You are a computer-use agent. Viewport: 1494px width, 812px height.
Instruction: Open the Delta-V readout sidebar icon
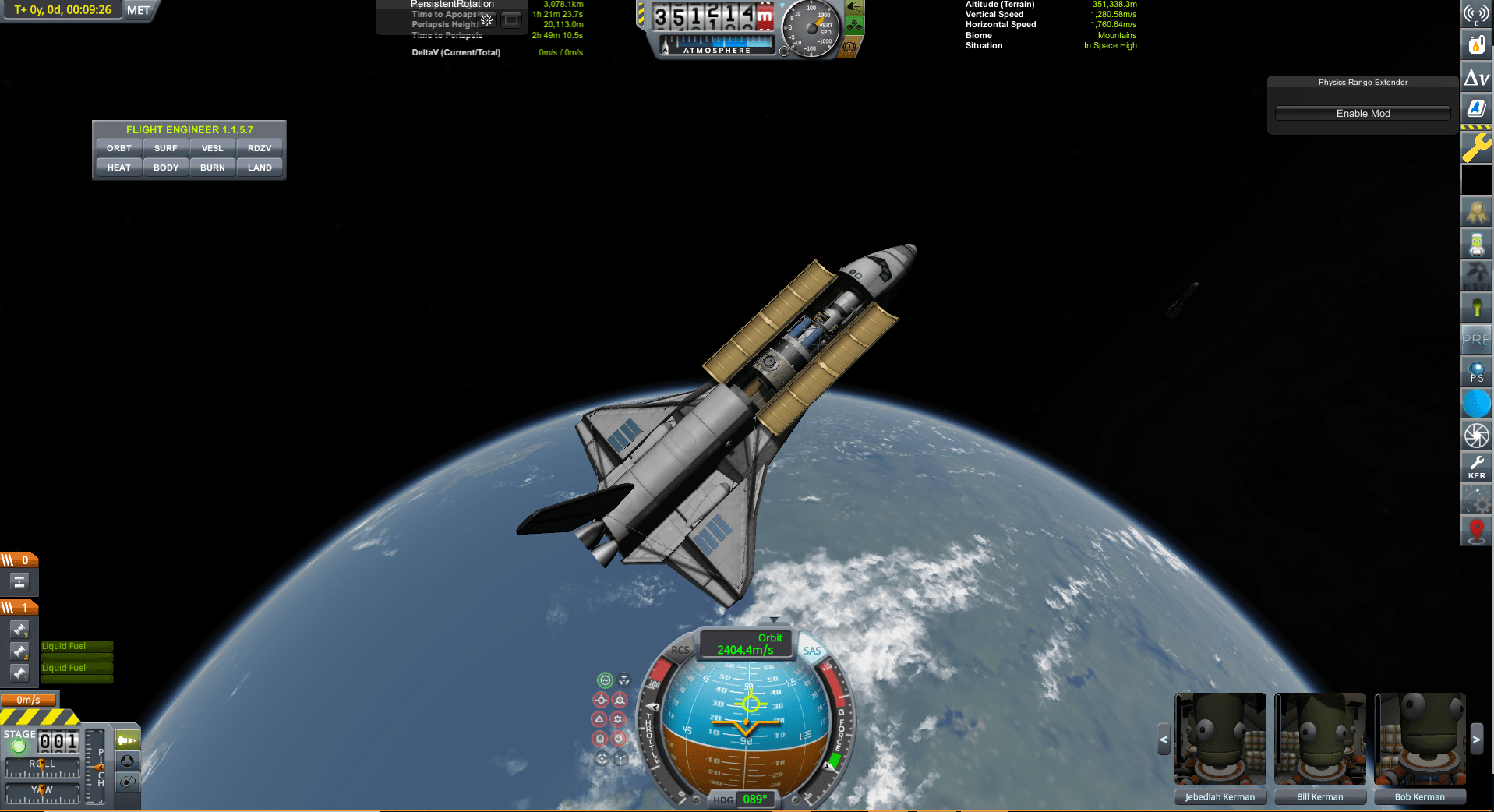pyautogui.click(x=1476, y=78)
